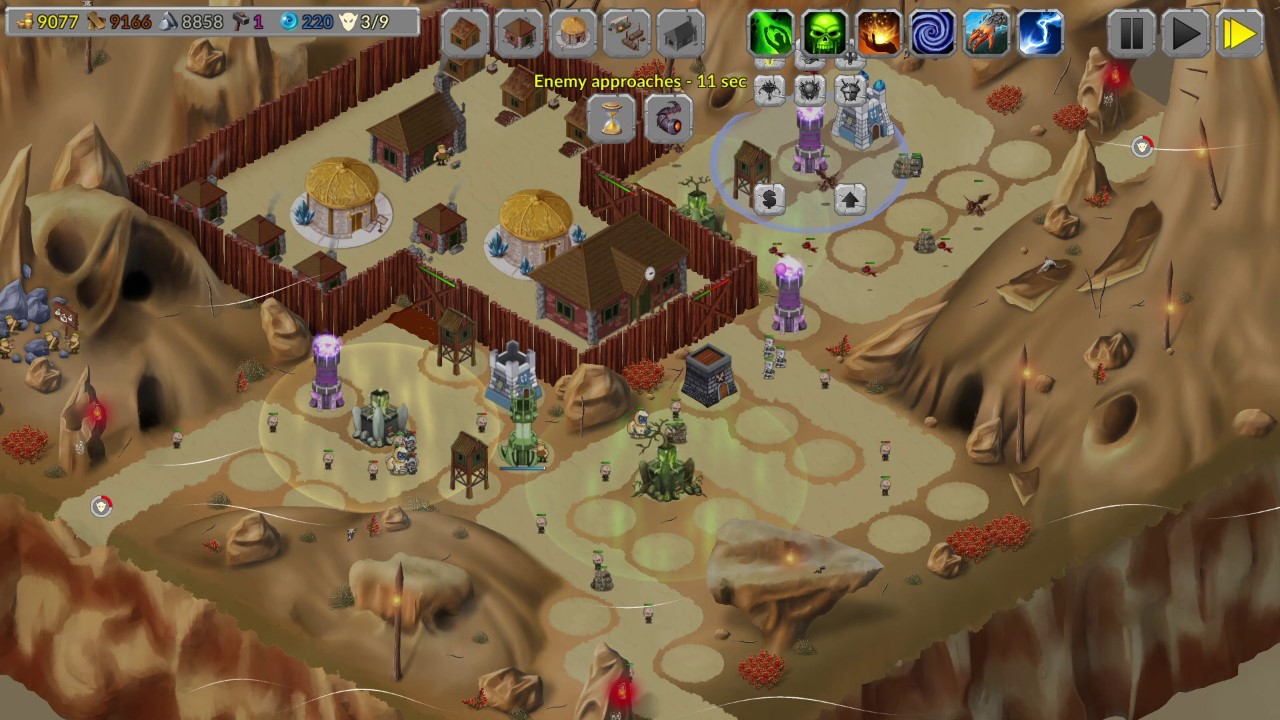Pause the game
Image resolution: width=1280 pixels, height=720 pixels.
[x=1129, y=32]
